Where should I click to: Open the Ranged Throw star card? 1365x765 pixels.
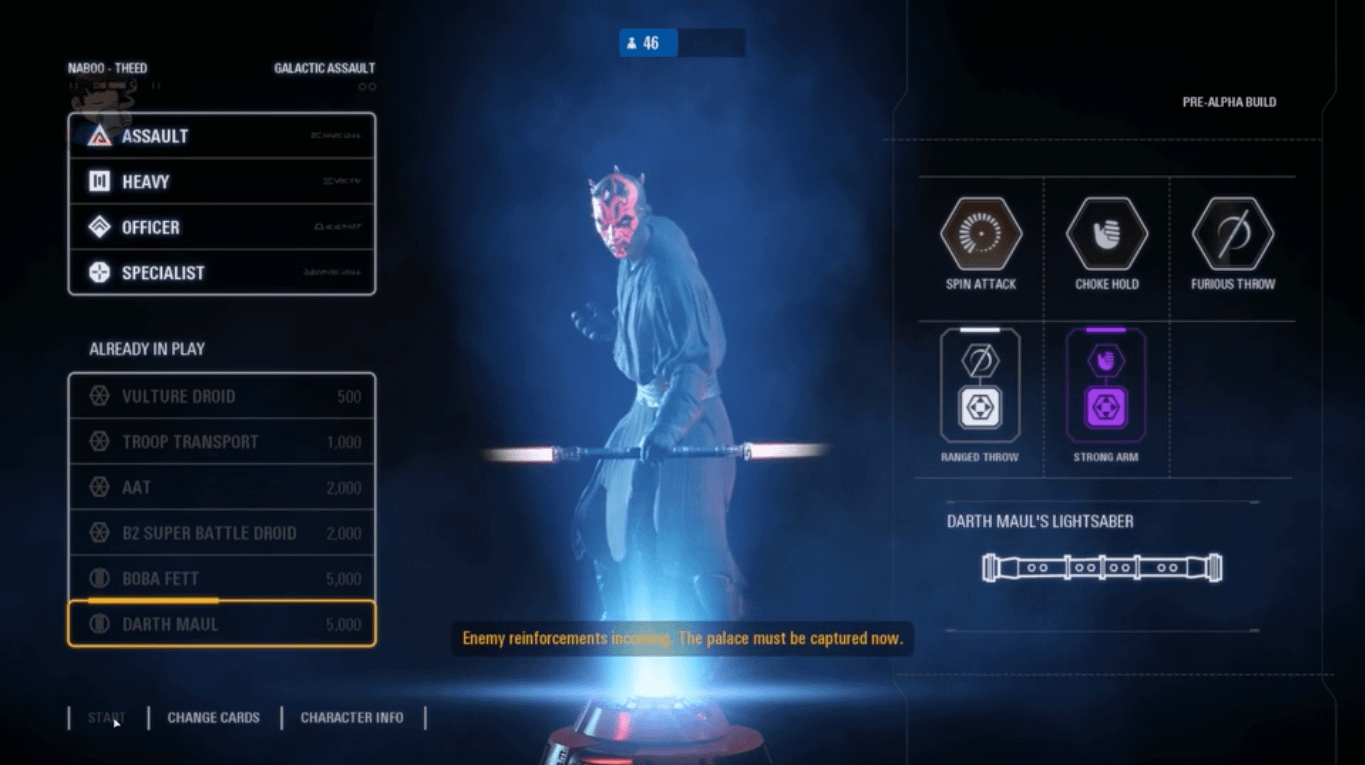pyautogui.click(x=980, y=386)
